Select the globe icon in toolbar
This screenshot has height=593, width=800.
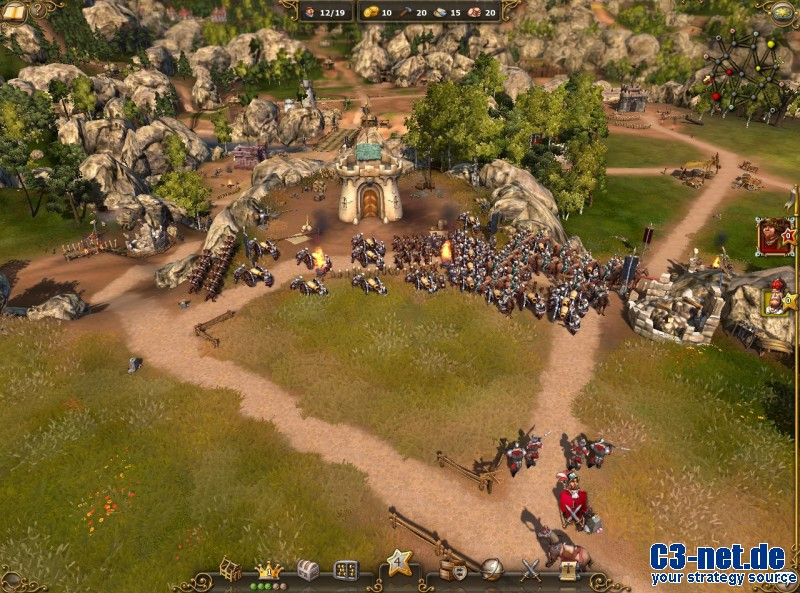[491, 570]
